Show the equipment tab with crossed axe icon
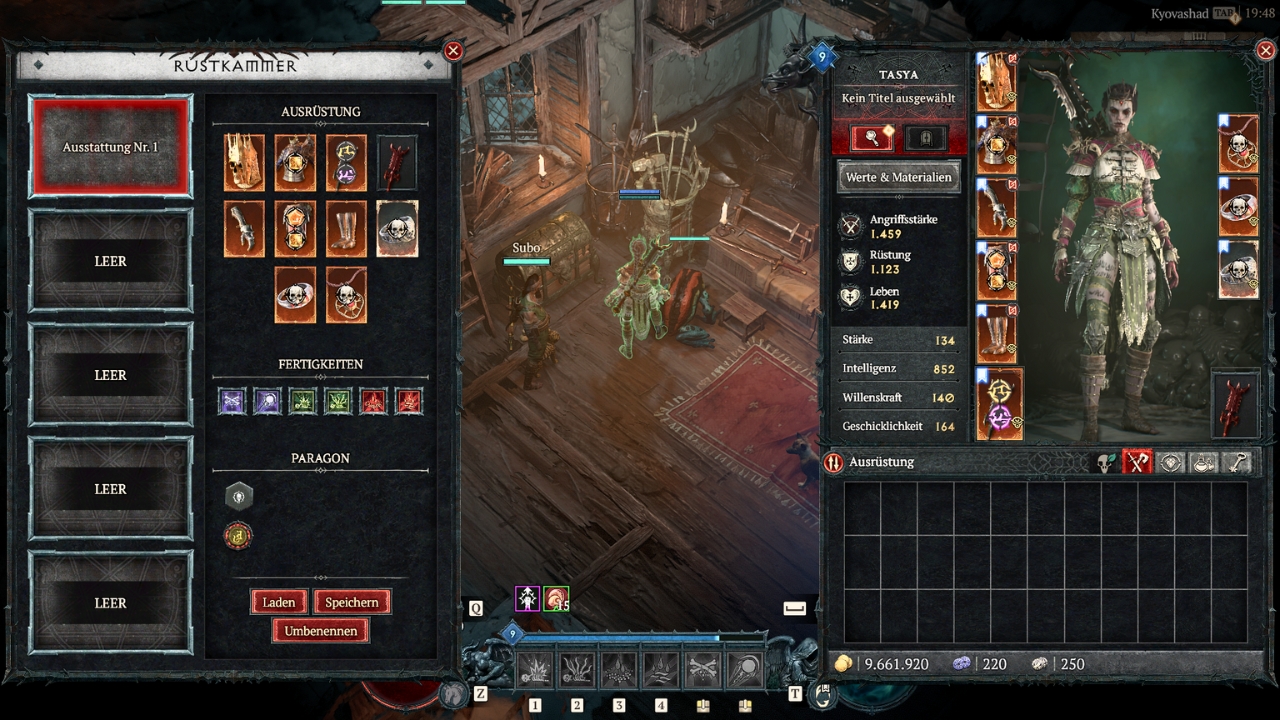 [x=1137, y=462]
